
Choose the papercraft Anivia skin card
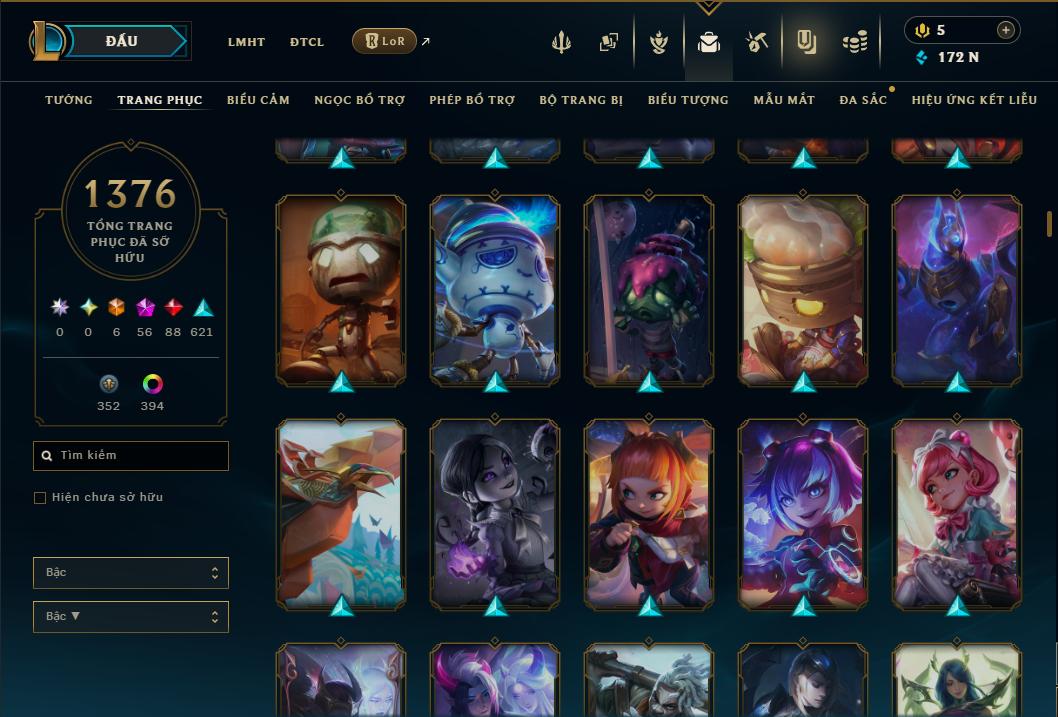click(x=341, y=514)
